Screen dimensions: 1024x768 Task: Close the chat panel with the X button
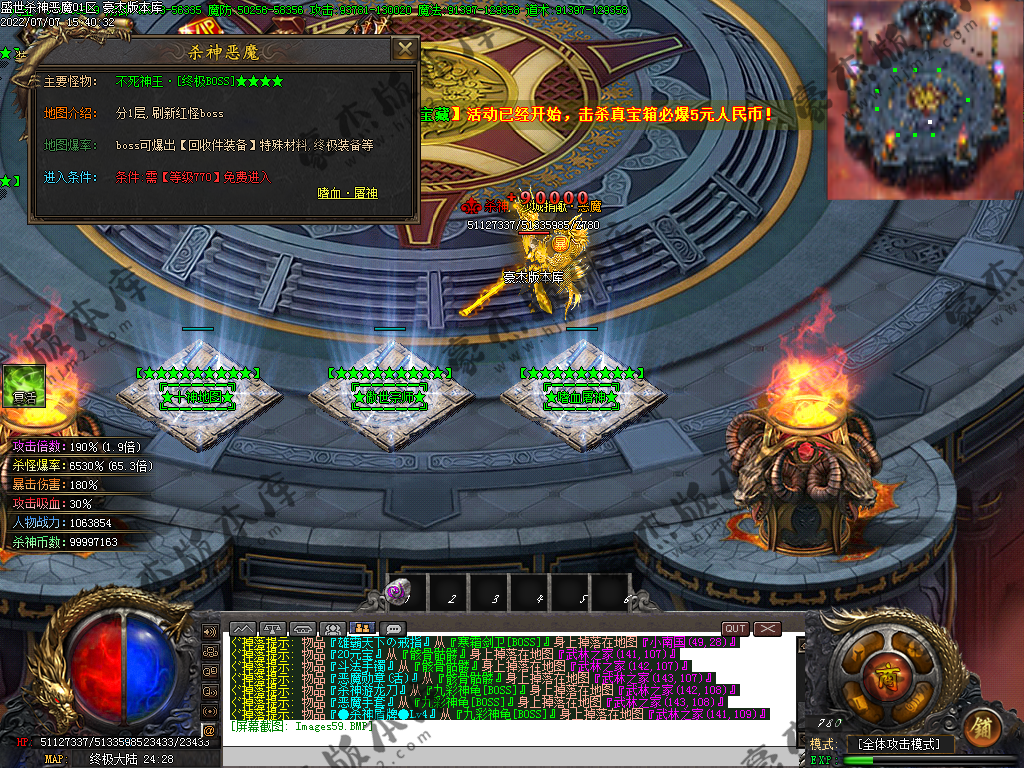pos(767,628)
